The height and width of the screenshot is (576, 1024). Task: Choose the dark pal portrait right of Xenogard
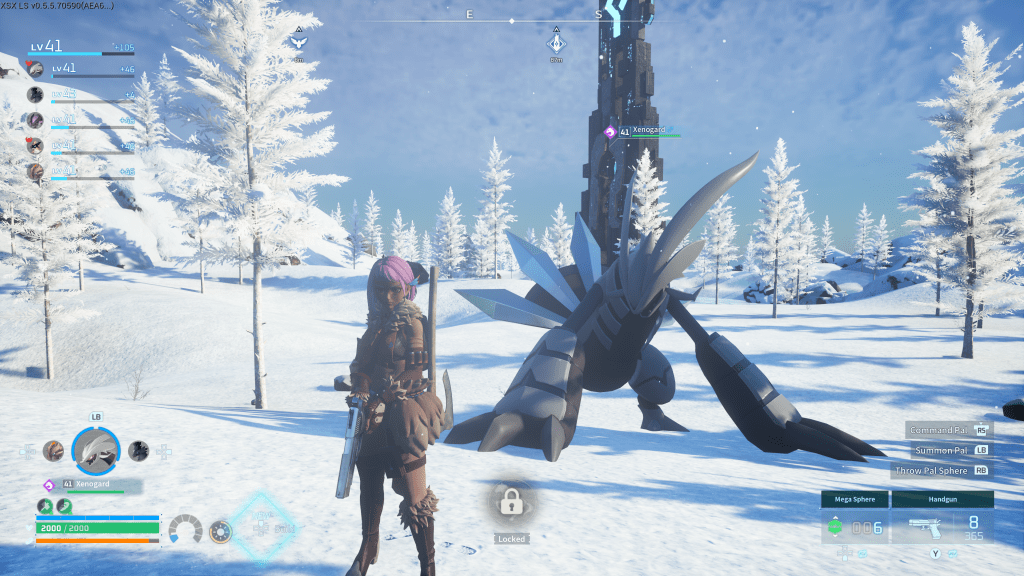[139, 450]
